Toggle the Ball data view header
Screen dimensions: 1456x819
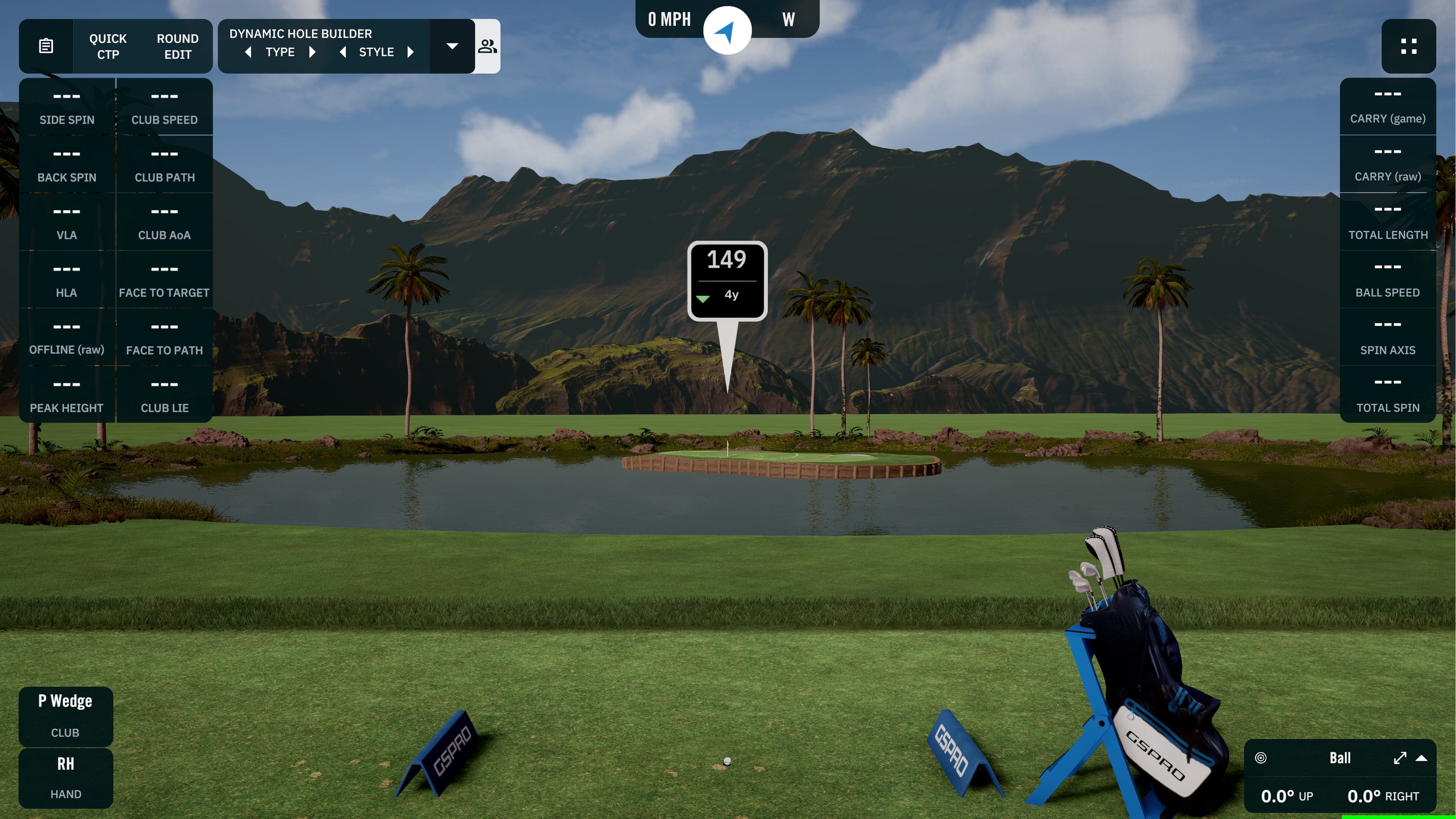1340,758
